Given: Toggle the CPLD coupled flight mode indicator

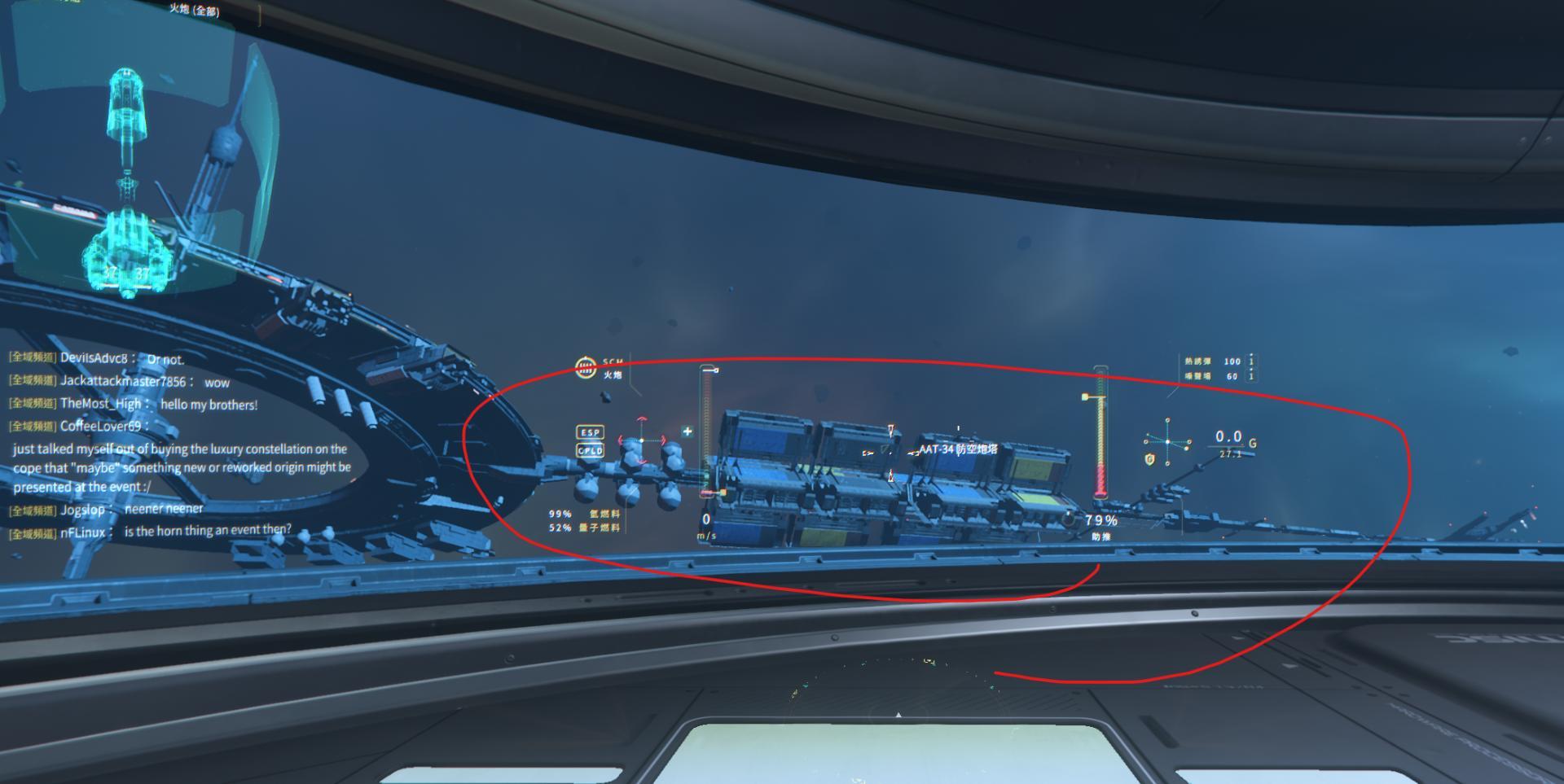Looking at the screenshot, I should [x=590, y=450].
